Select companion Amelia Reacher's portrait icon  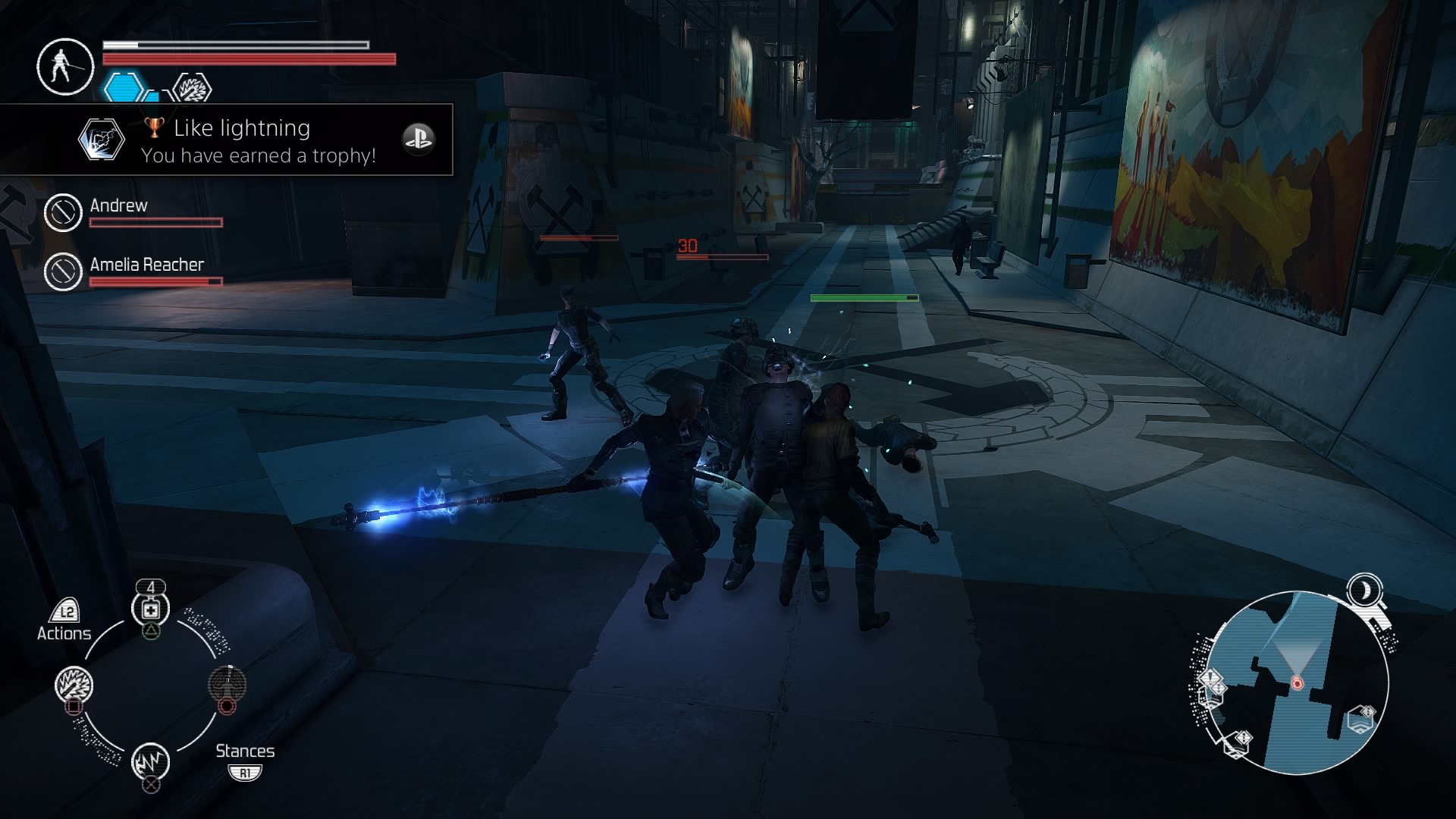point(63,271)
